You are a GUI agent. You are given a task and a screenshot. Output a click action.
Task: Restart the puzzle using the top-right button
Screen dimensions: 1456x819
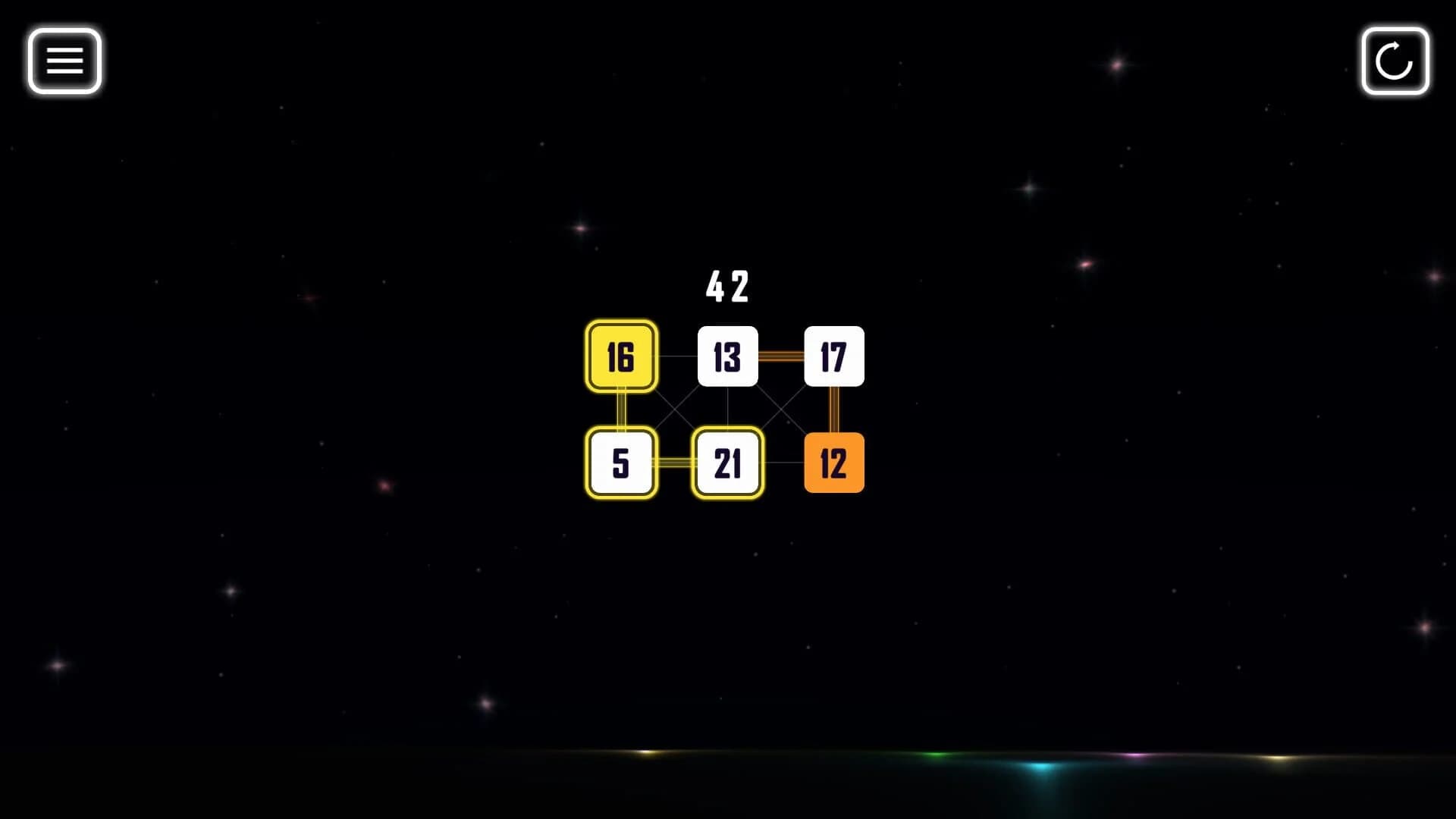pos(1395,61)
